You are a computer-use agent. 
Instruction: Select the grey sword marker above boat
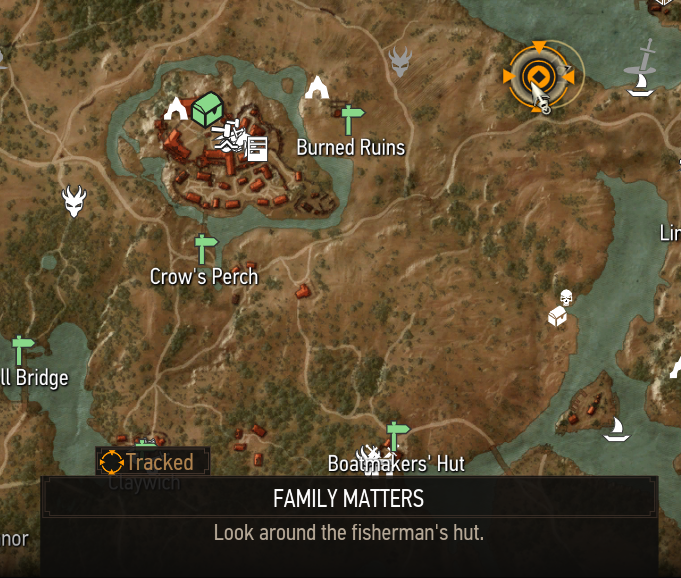click(645, 58)
